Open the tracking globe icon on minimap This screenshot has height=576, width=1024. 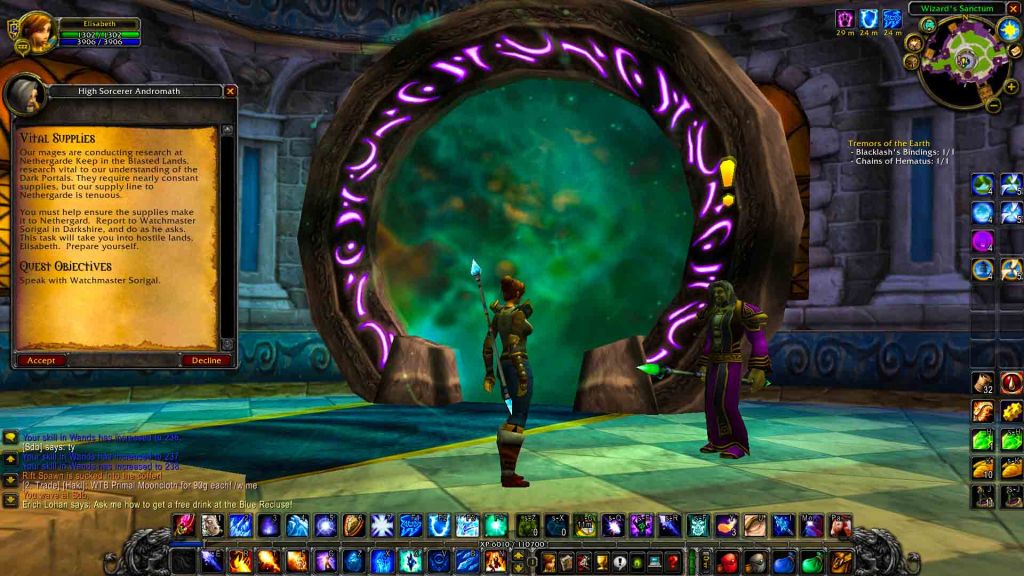tap(928, 25)
